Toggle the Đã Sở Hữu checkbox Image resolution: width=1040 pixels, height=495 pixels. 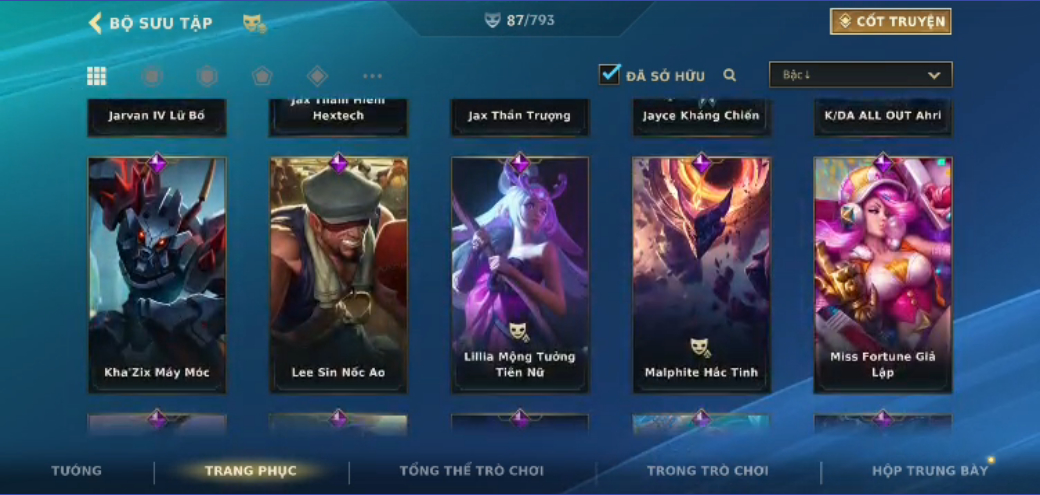(x=610, y=75)
